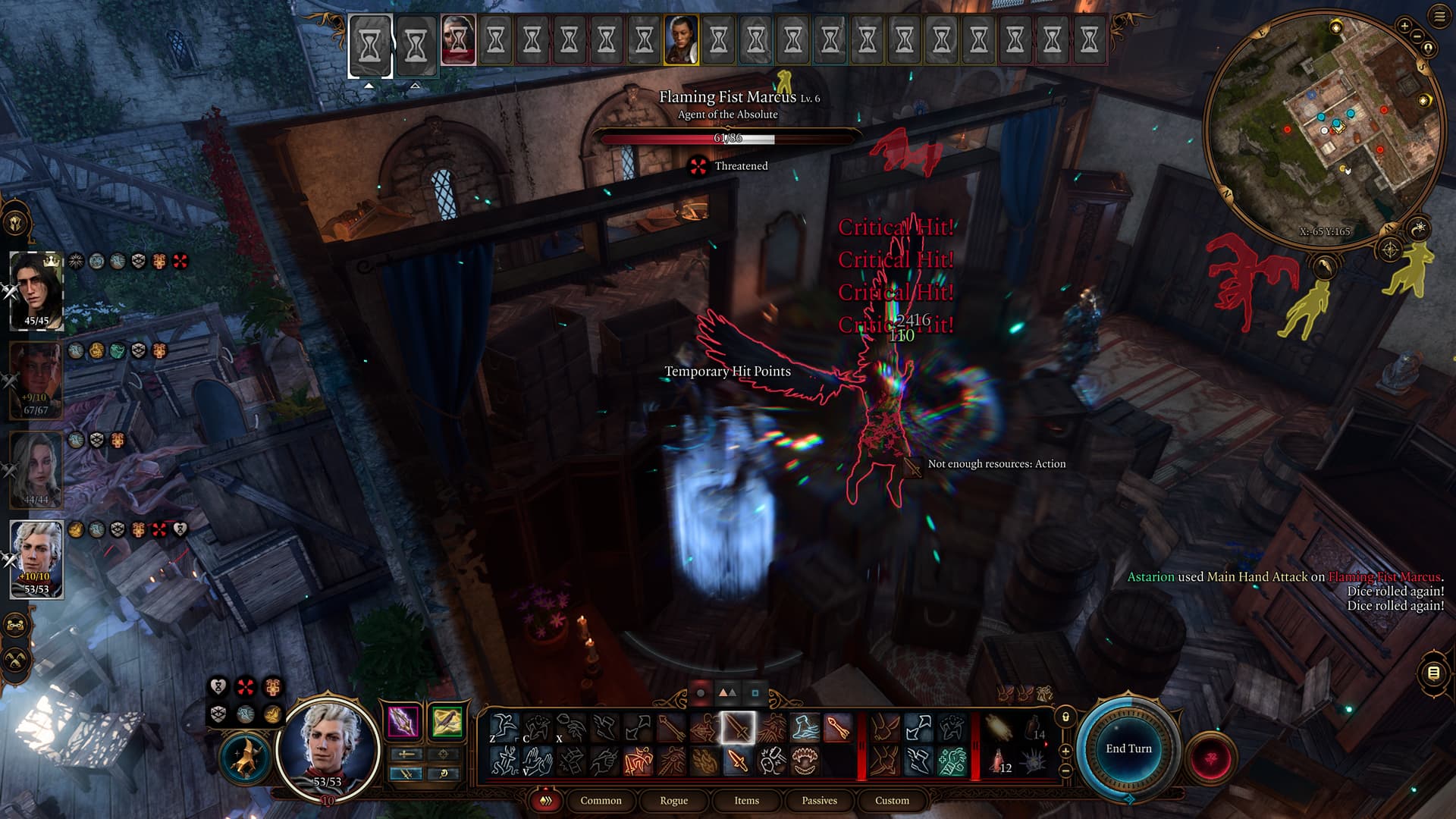
Task: Select Astarion's portrait in the party list
Action: pyautogui.click(x=36, y=559)
